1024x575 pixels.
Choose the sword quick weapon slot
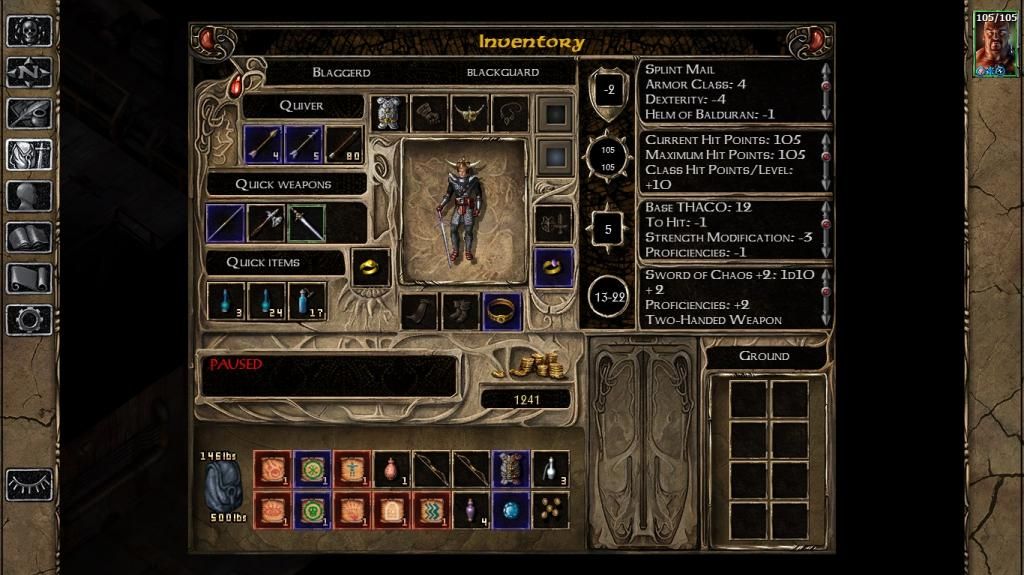(x=307, y=222)
